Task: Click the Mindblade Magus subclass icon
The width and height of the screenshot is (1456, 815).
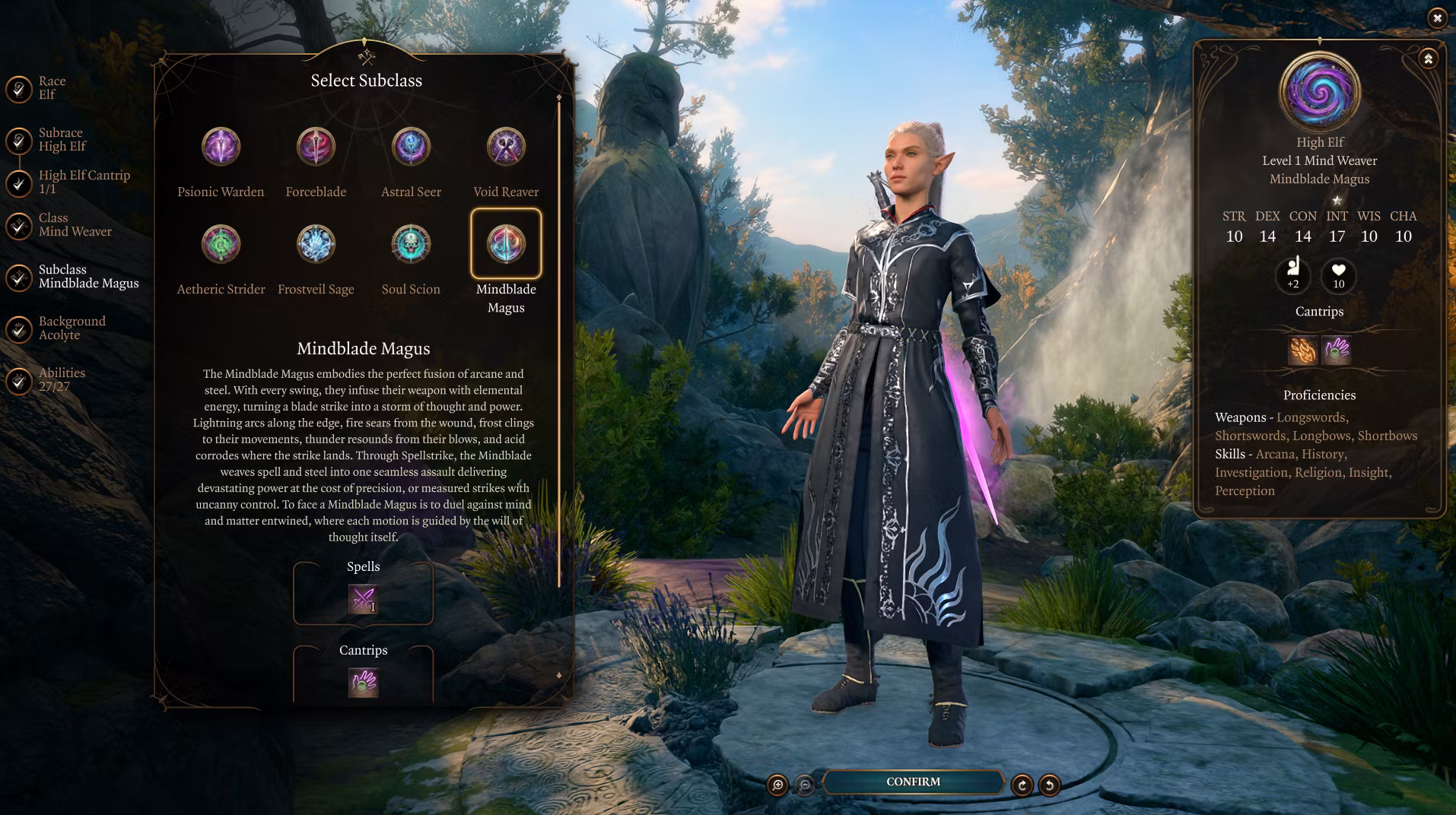Action: click(x=506, y=244)
